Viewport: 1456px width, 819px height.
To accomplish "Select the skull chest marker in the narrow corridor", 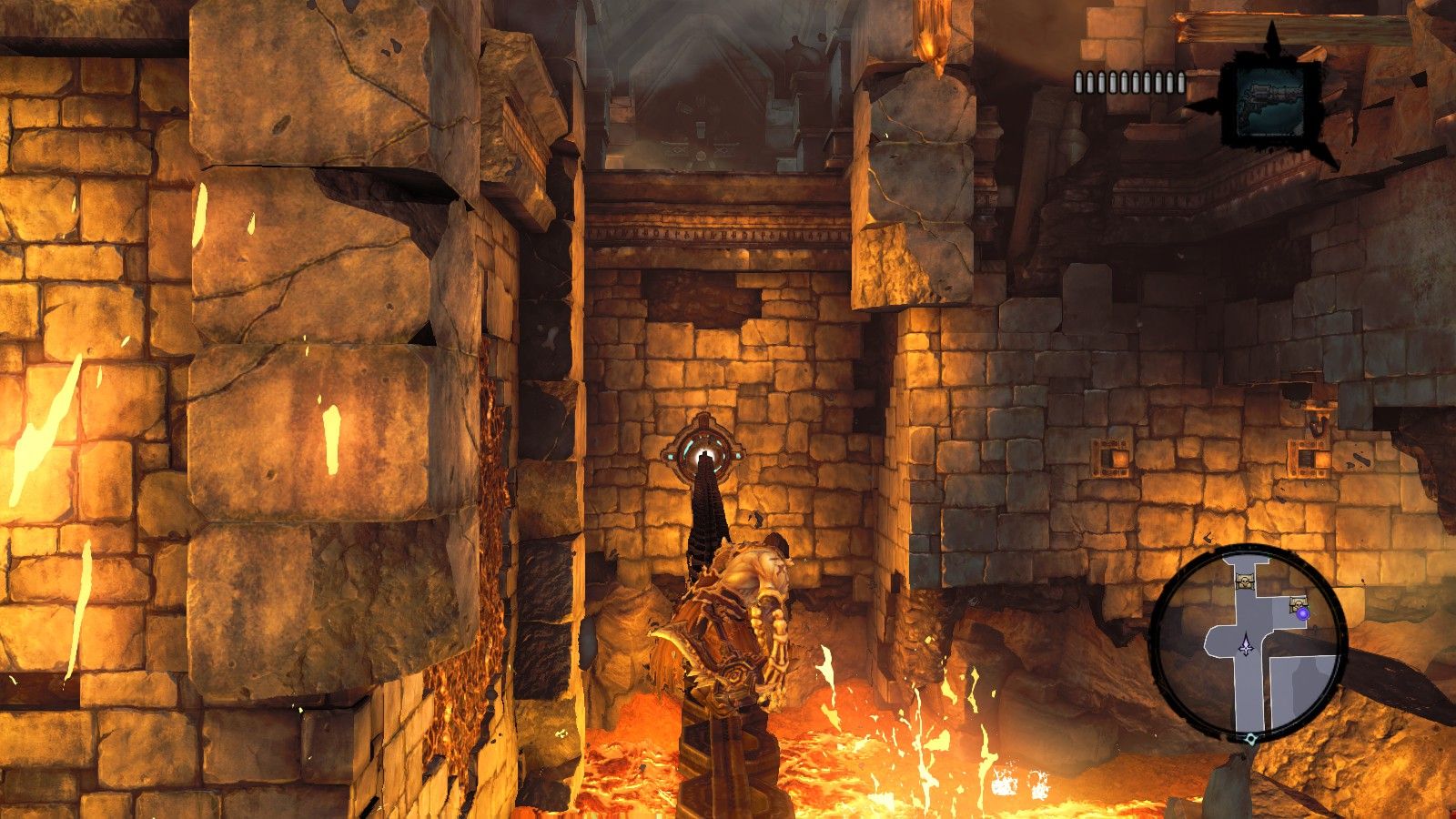I will (1245, 580).
